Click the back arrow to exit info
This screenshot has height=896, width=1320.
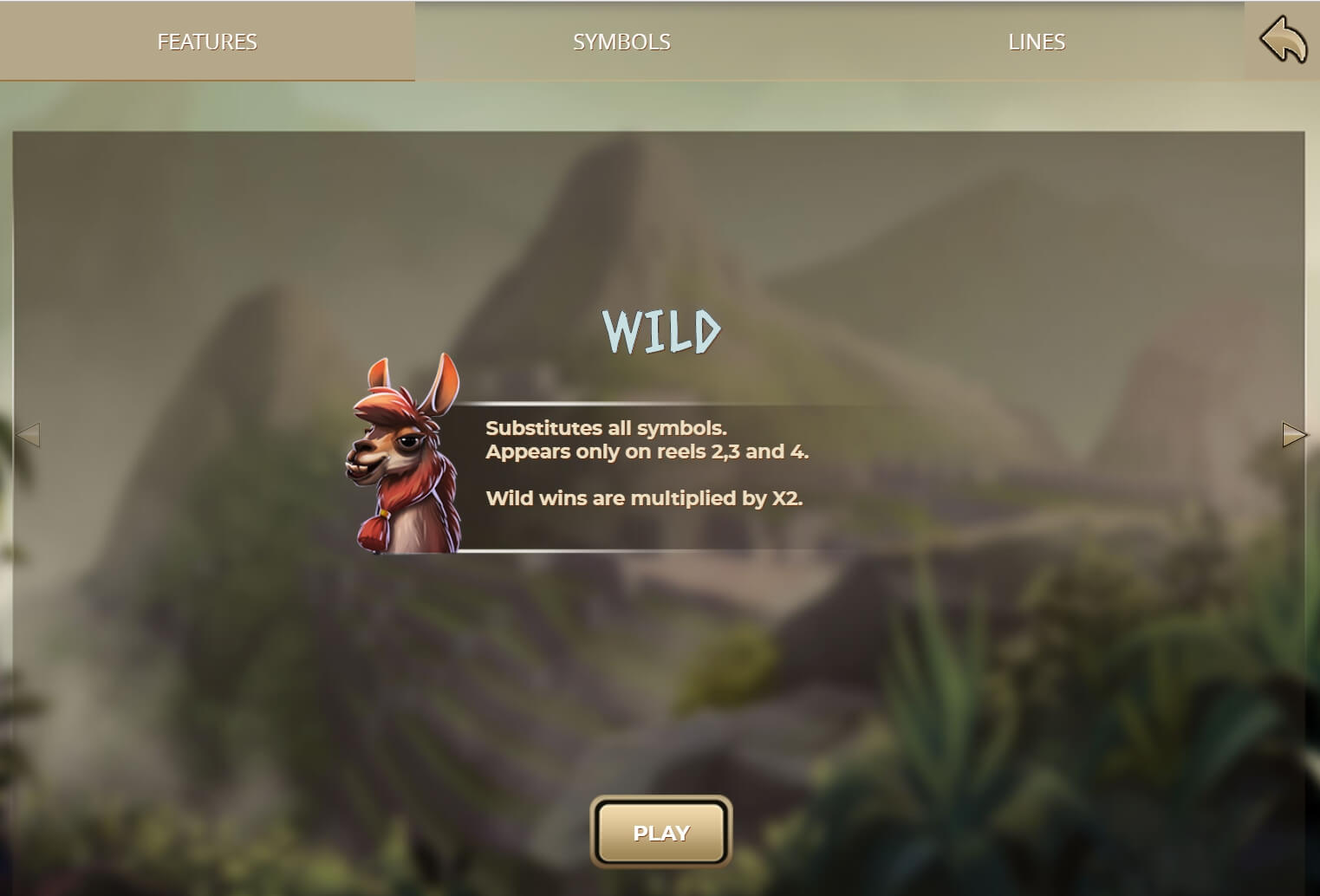pyautogui.click(x=1283, y=41)
